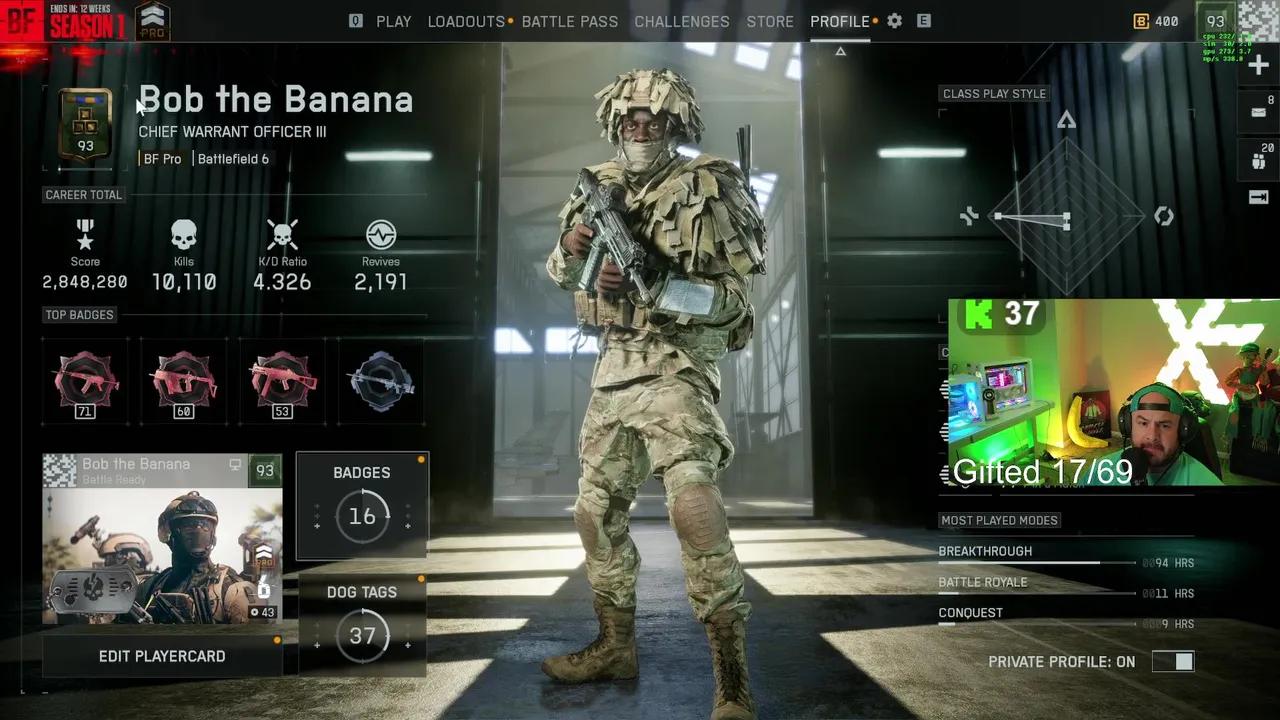
Task: Select the CHALLENGES tab
Action: (681, 21)
